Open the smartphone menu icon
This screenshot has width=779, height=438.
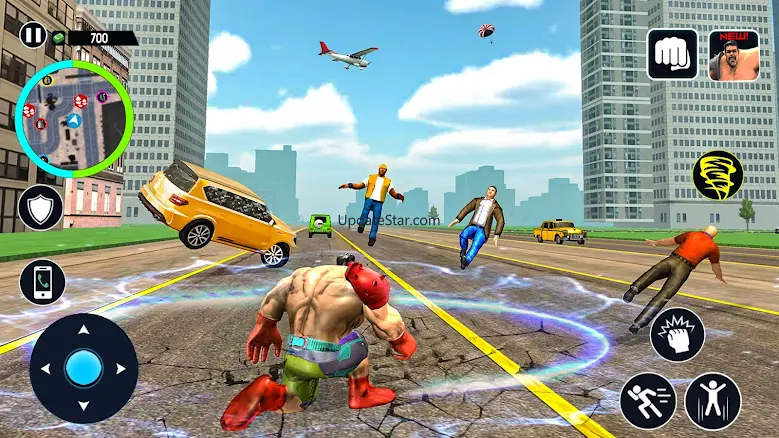(x=42, y=282)
